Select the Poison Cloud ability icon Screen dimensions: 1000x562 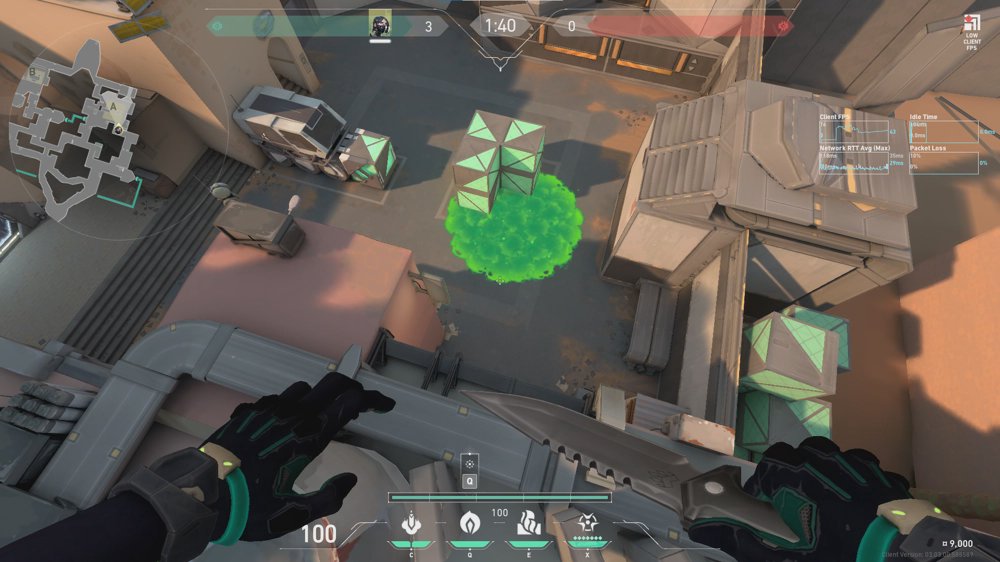tap(469, 522)
